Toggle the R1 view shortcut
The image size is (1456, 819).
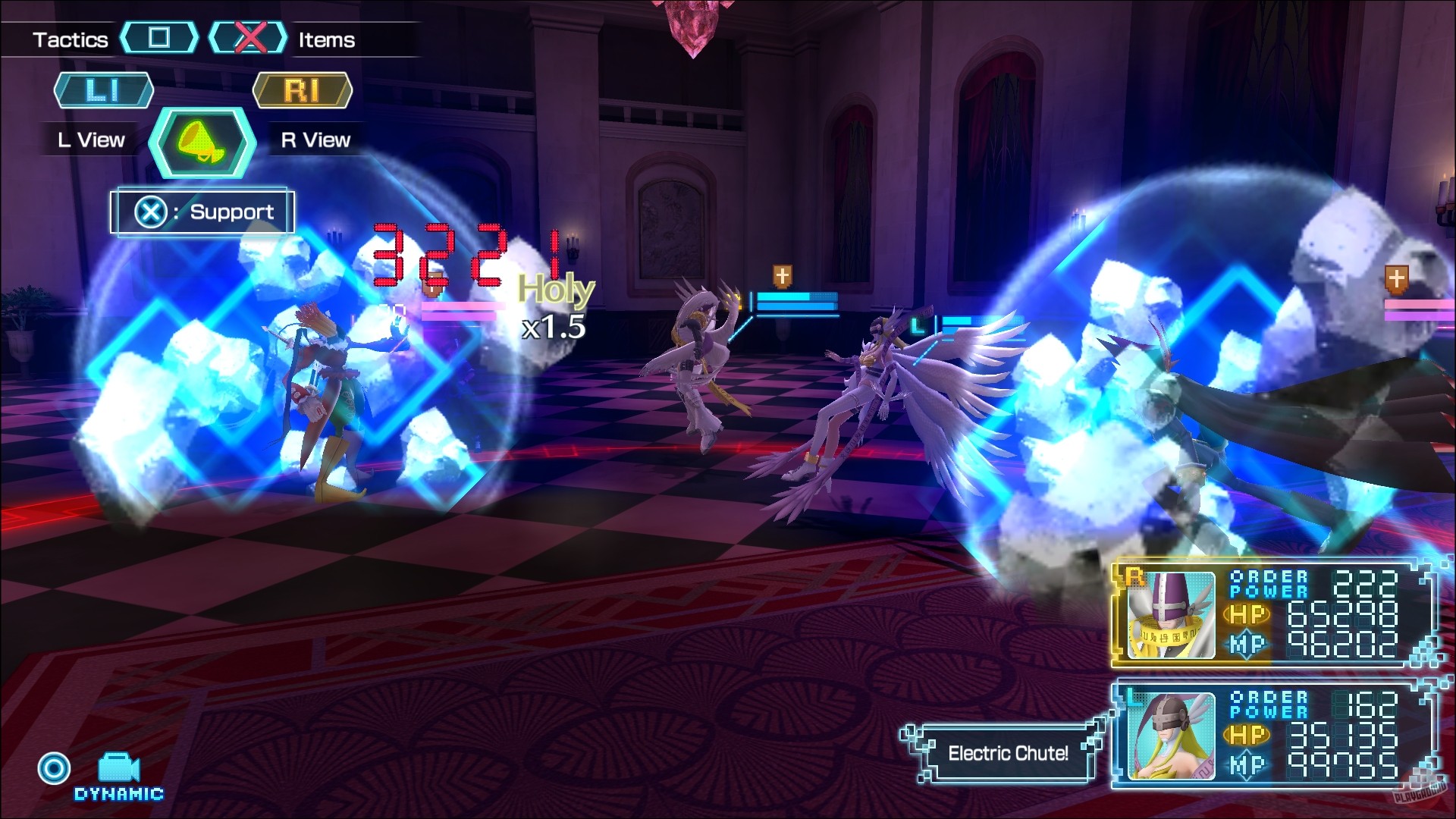point(303,89)
